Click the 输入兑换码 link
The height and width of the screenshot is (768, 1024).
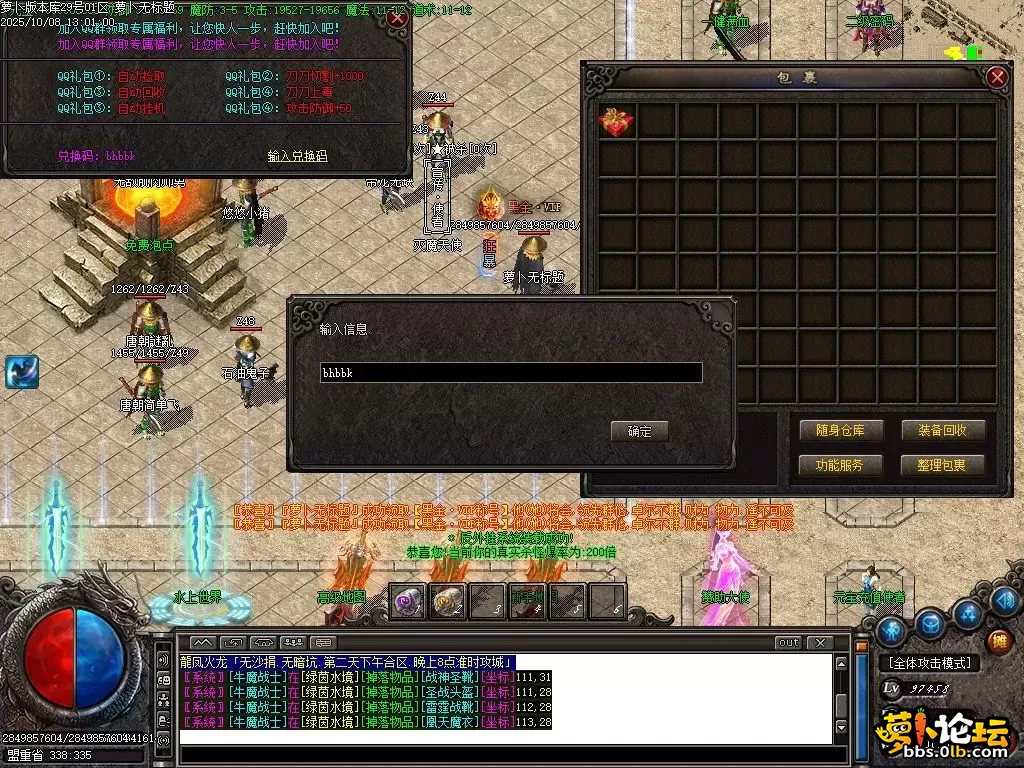tap(297, 156)
